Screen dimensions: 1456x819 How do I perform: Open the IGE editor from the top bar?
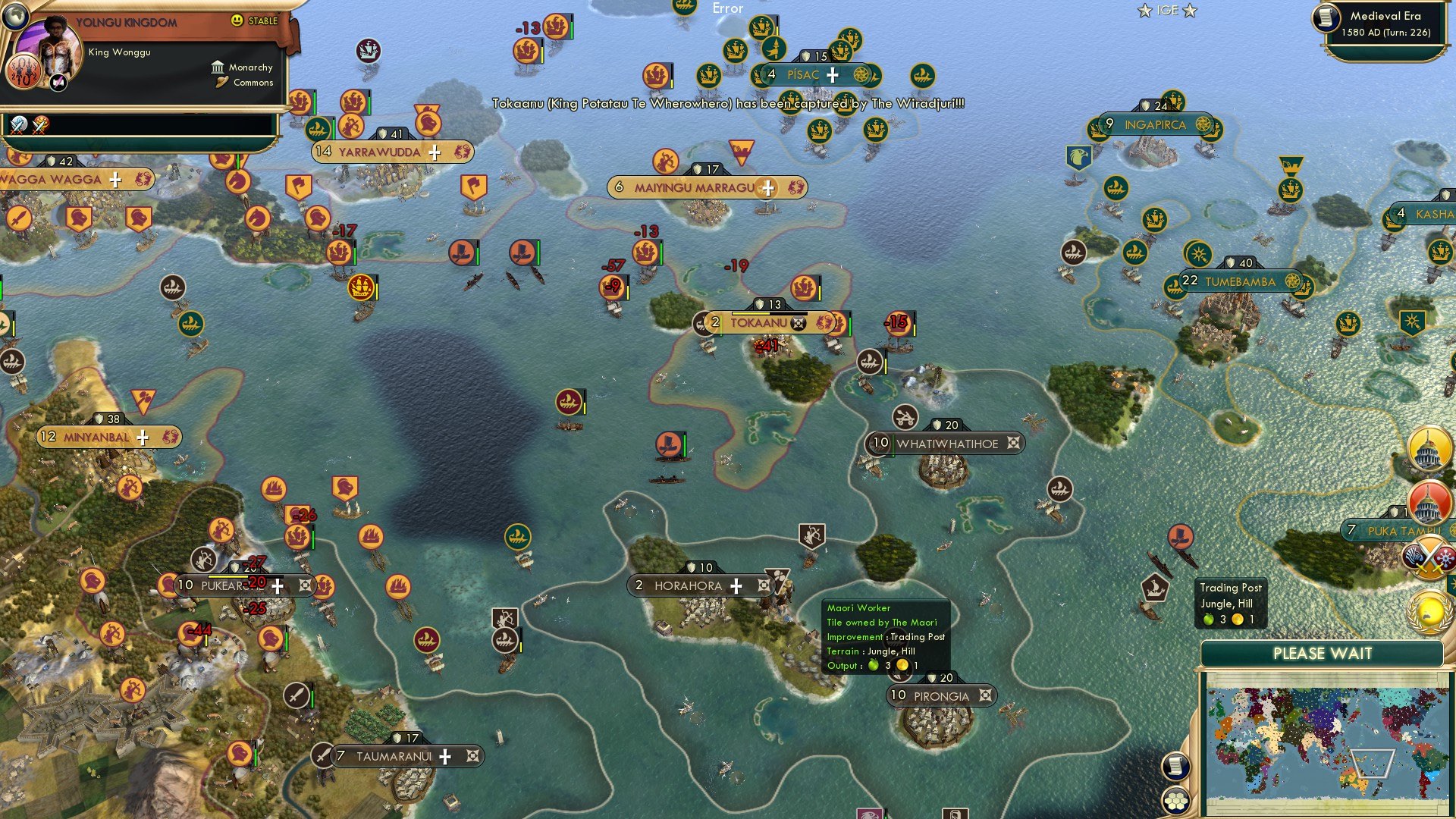(1168, 11)
